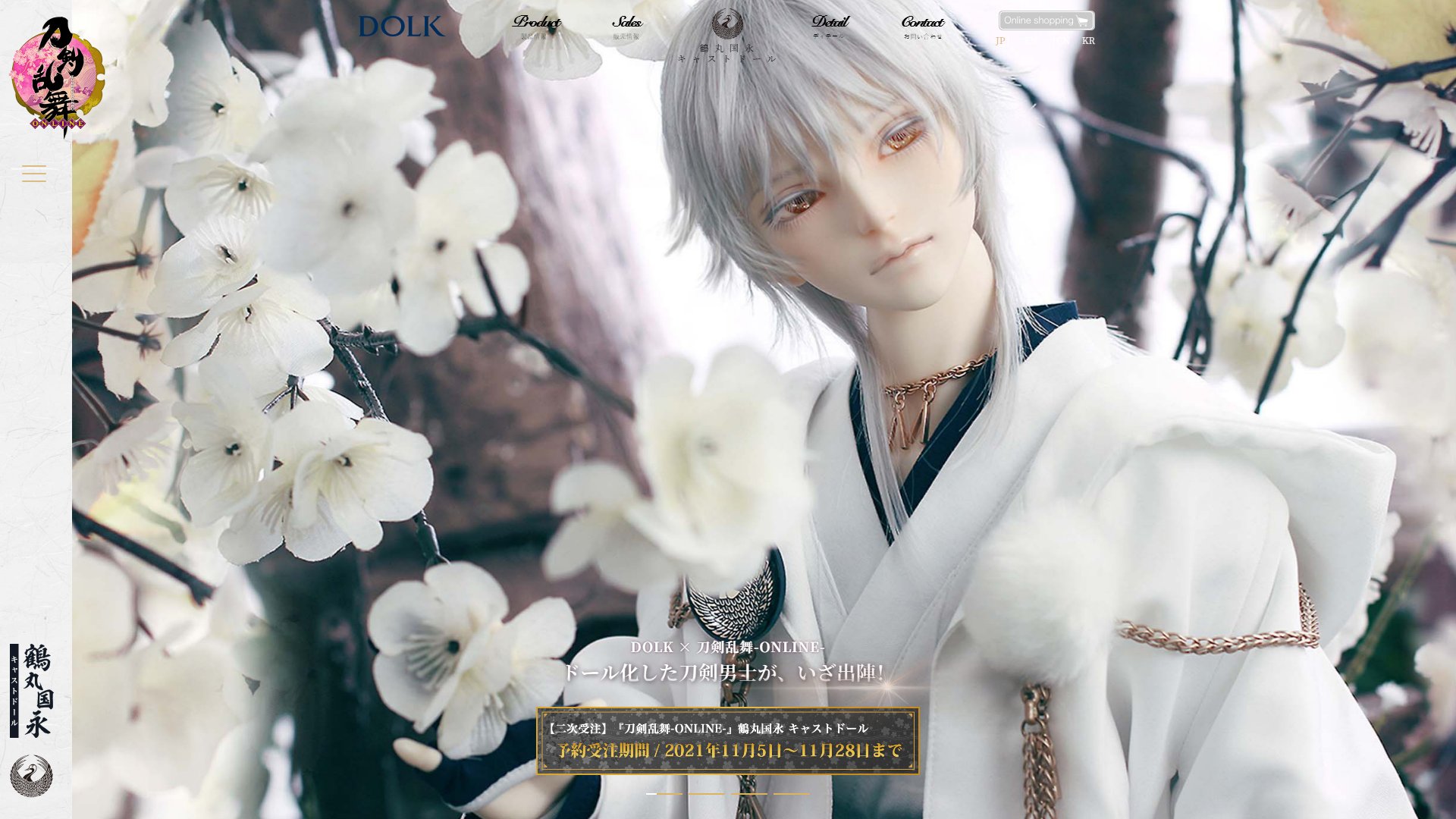Screen dimensions: 1456x819
Task: Select the first carousel indicator dash
Action: 665,794
